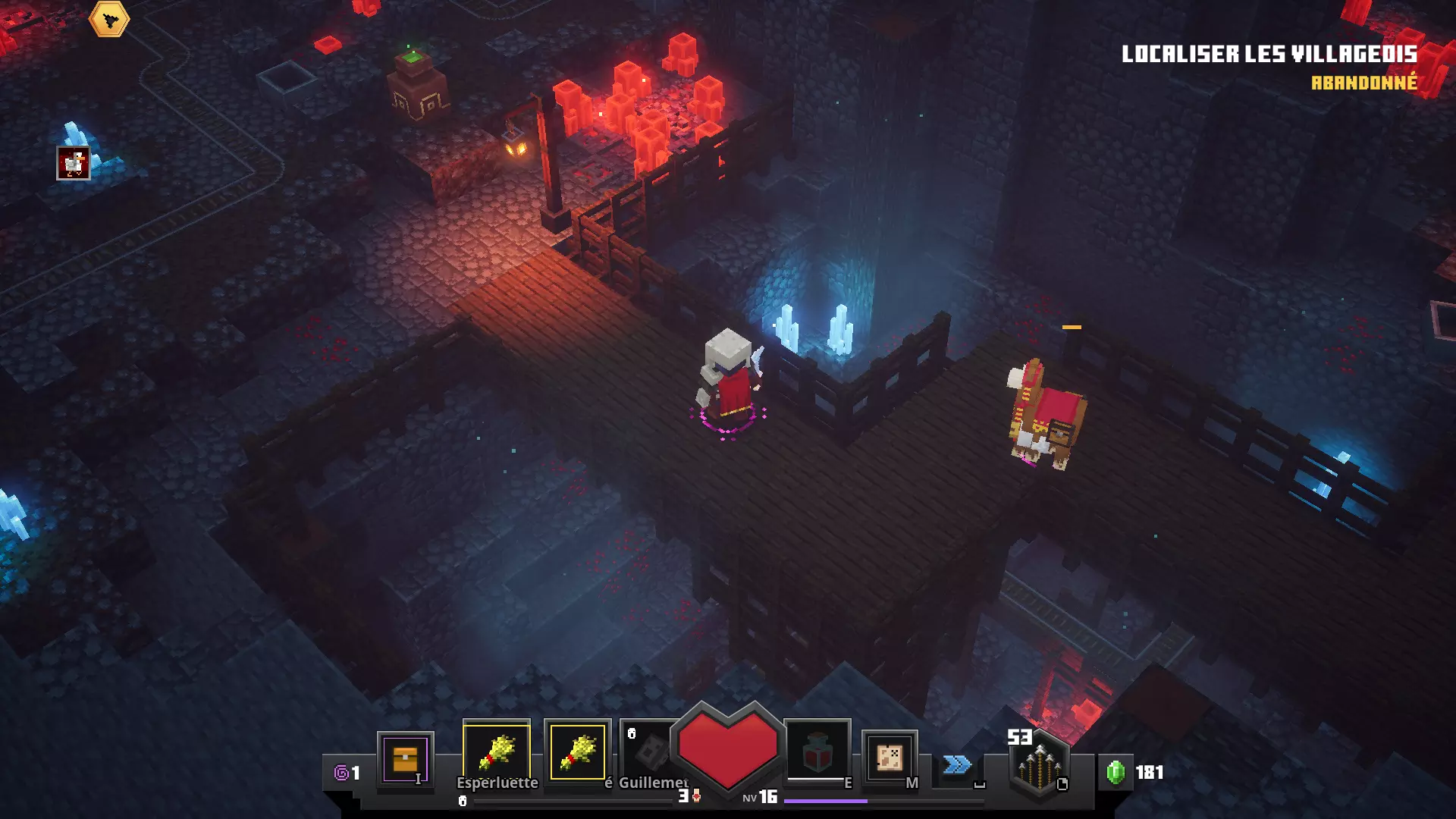The height and width of the screenshot is (819, 1456).
Task: Click the green emerald currency icon
Action: pos(1116,772)
